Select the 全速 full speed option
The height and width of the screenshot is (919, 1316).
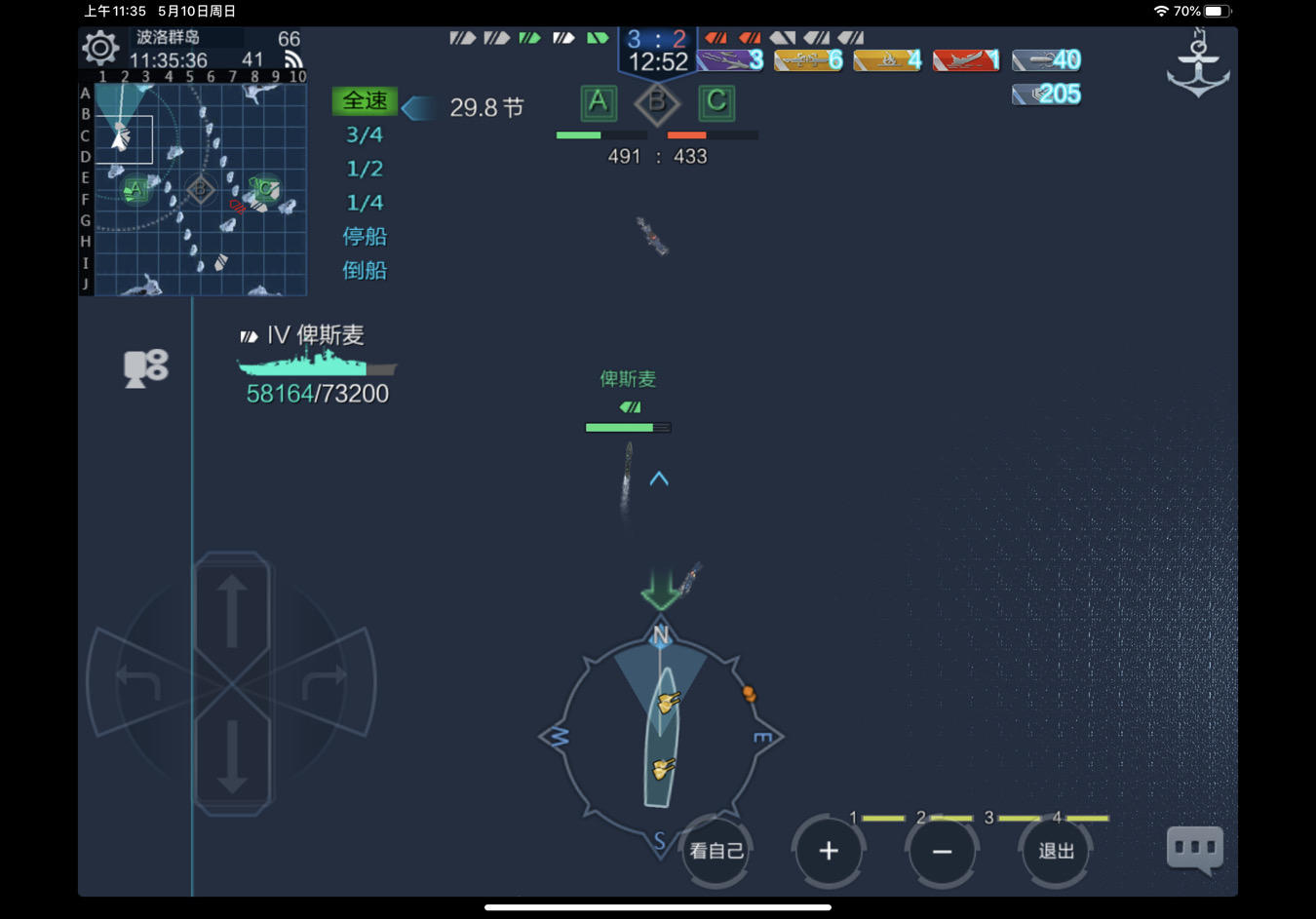365,100
